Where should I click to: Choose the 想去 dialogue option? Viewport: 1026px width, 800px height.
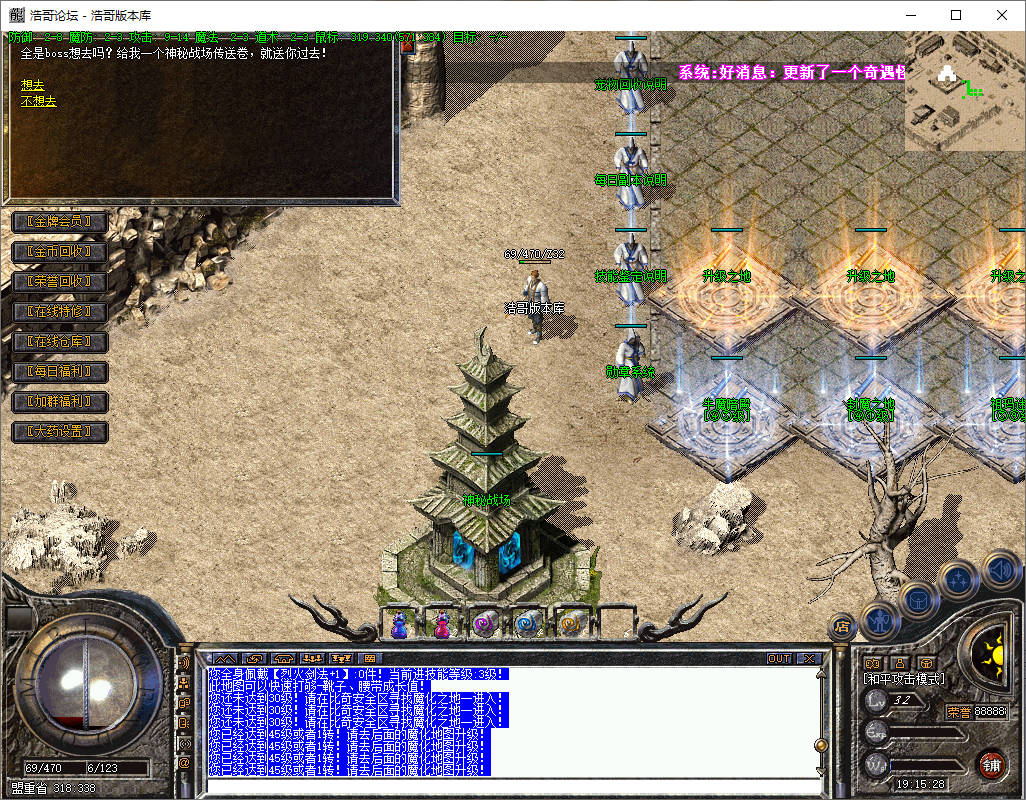click(32, 86)
